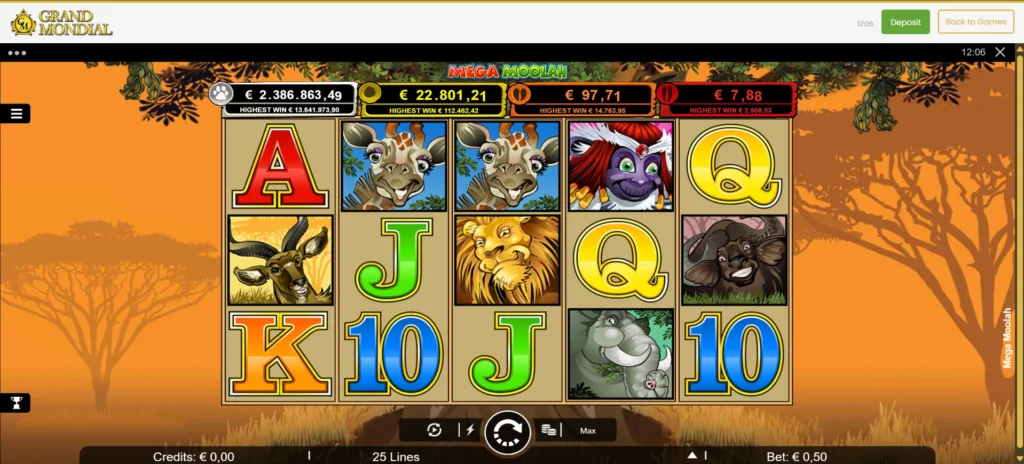This screenshot has width=1024, height=464.
Task: Open the hamburger game menu
Action: point(16,114)
